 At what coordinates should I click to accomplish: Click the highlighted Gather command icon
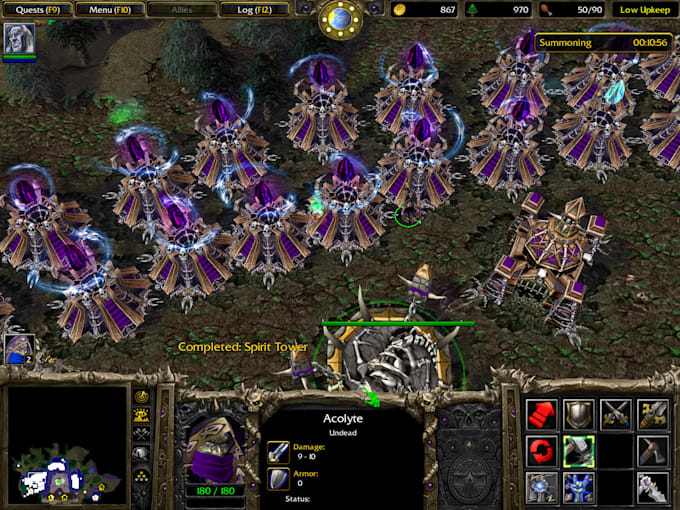[579, 450]
